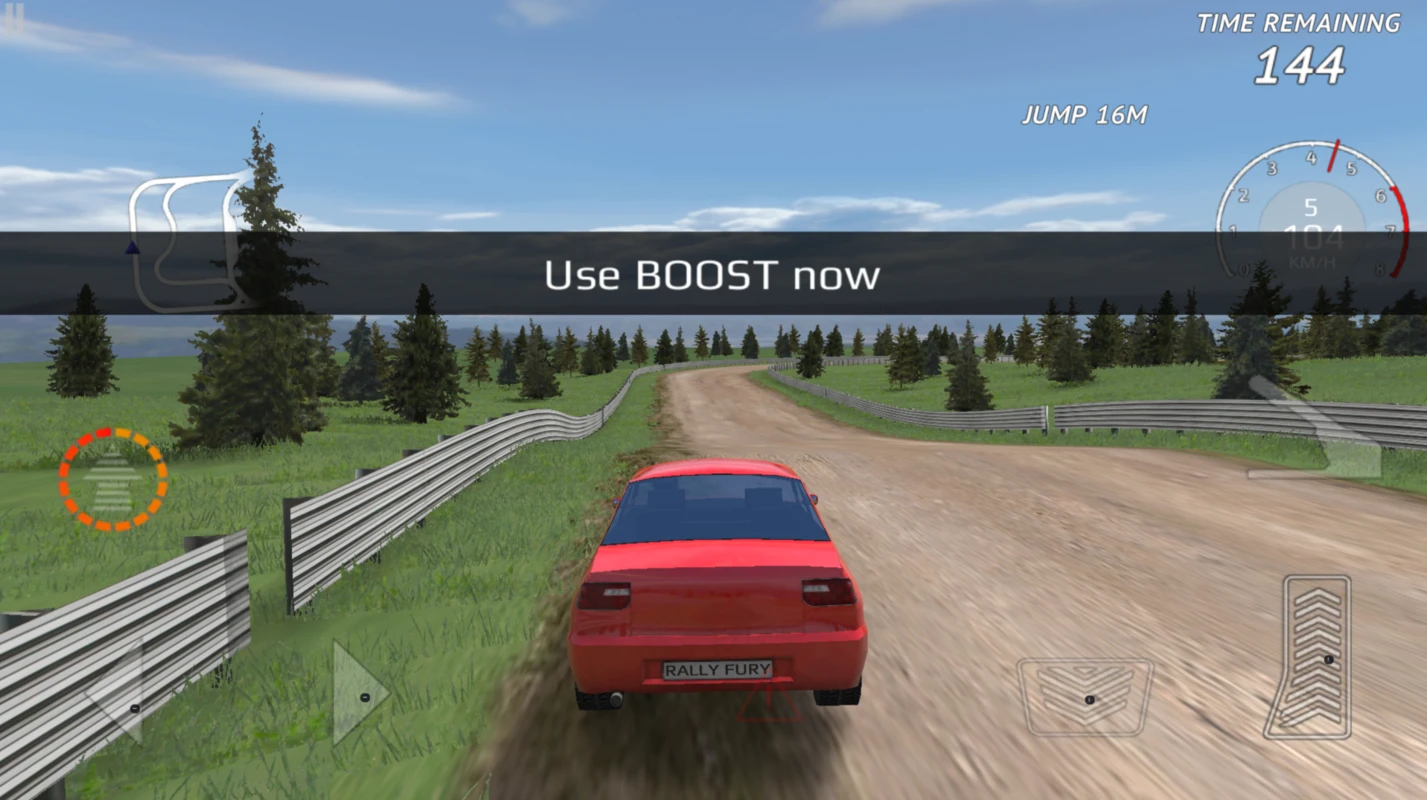Tap the dot badge on the brake pedal
This screenshot has width=1427, height=800.
click(1089, 700)
